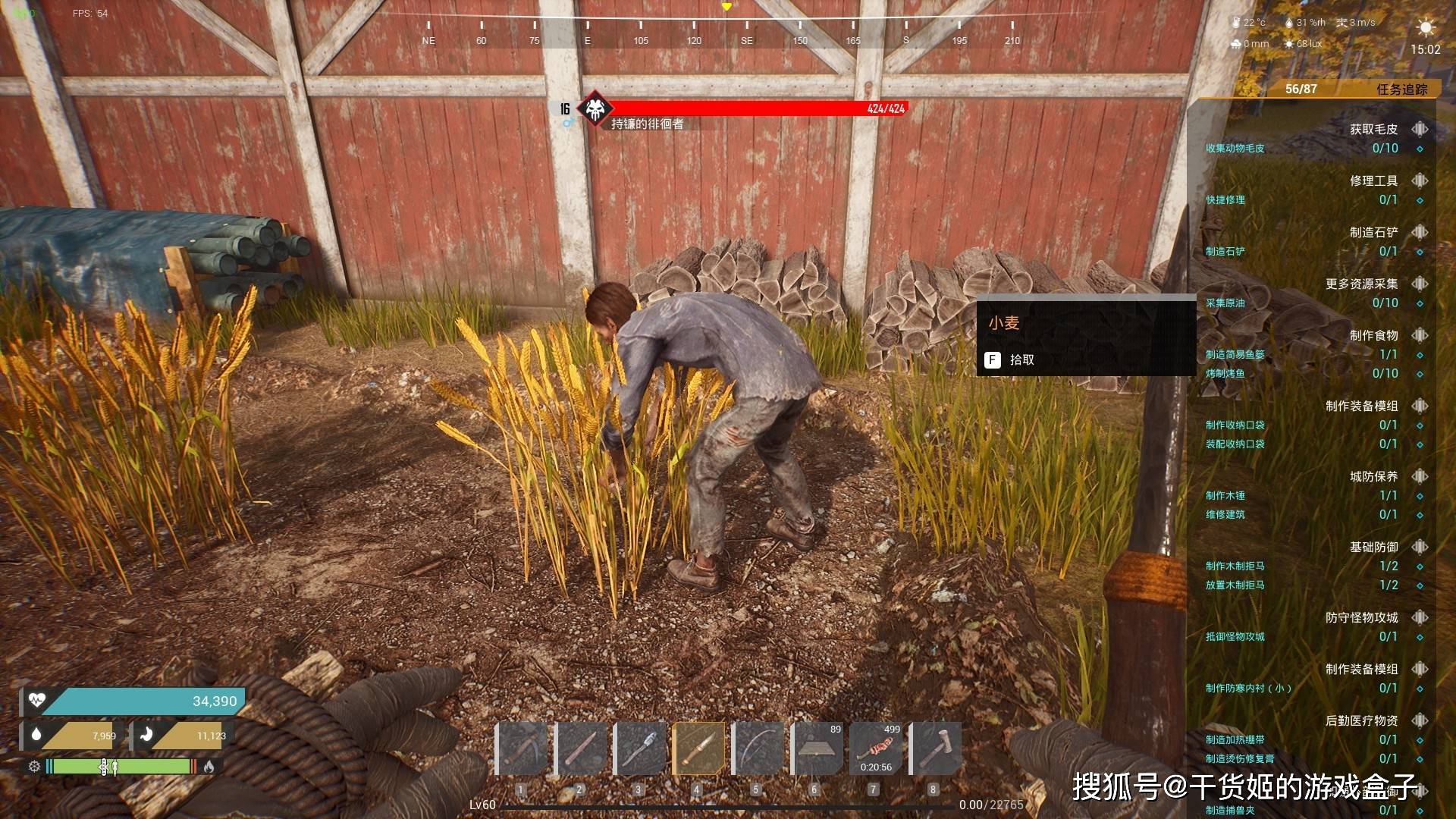
Task: Choose the 城防保养 quest entry
Action: tap(1373, 477)
